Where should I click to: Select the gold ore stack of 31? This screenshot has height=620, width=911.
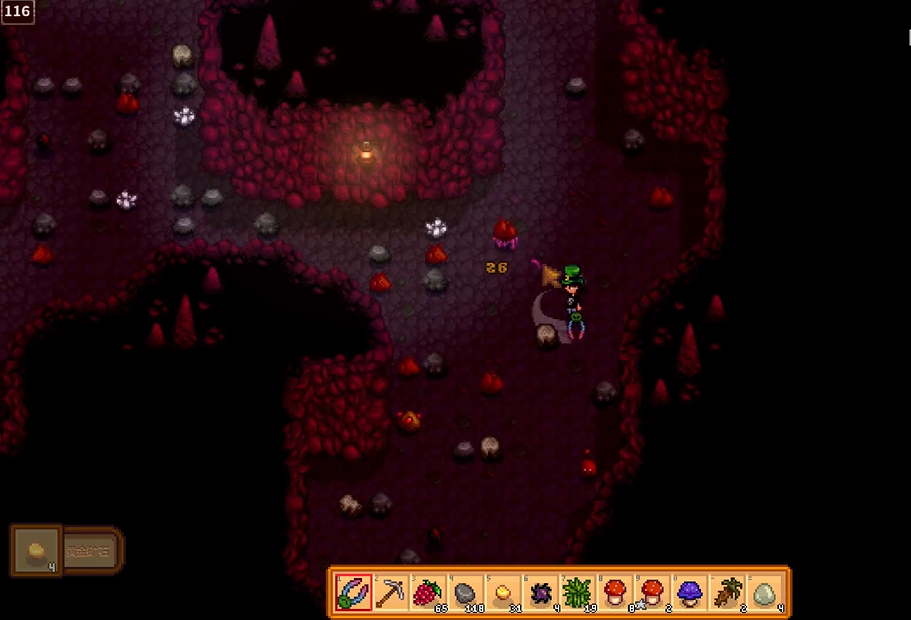coord(502,592)
